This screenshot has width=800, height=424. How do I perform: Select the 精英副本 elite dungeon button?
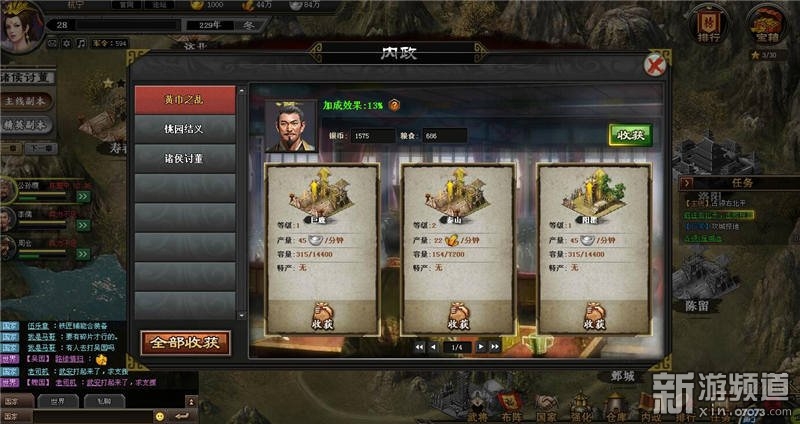(x=25, y=125)
